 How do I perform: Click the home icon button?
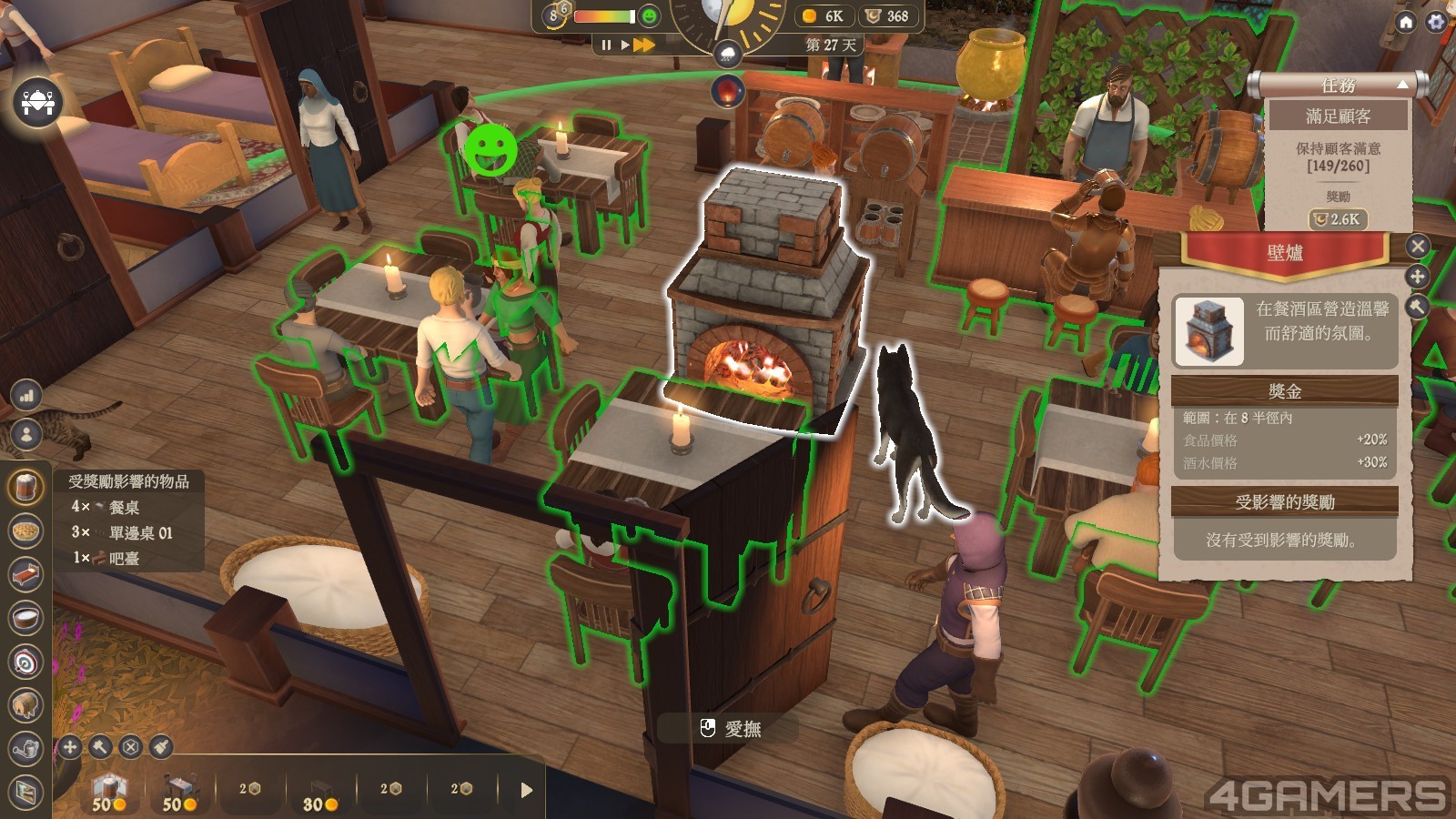pyautogui.click(x=1406, y=21)
